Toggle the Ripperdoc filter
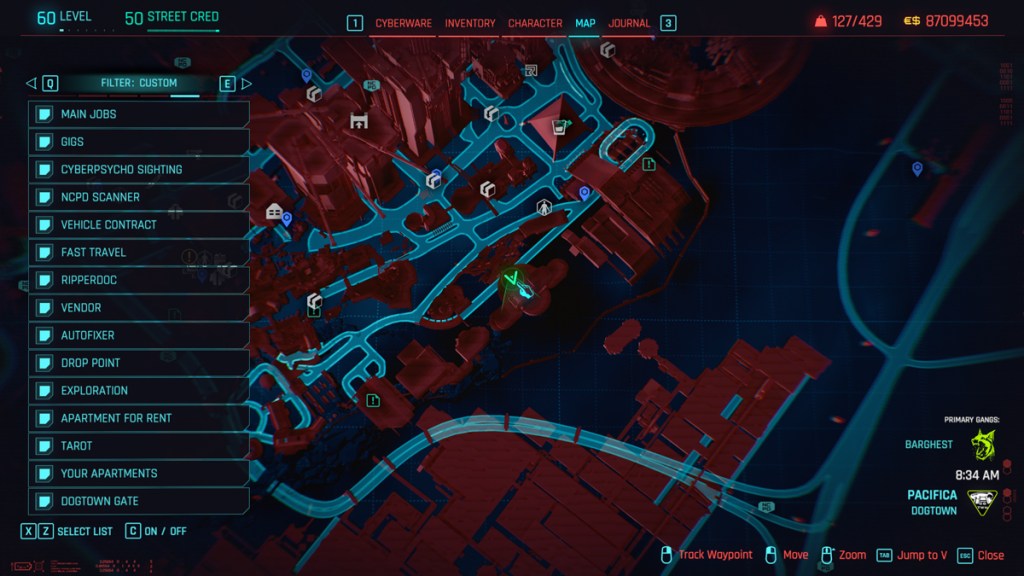Screen dimensions: 1024x576 coord(139,280)
